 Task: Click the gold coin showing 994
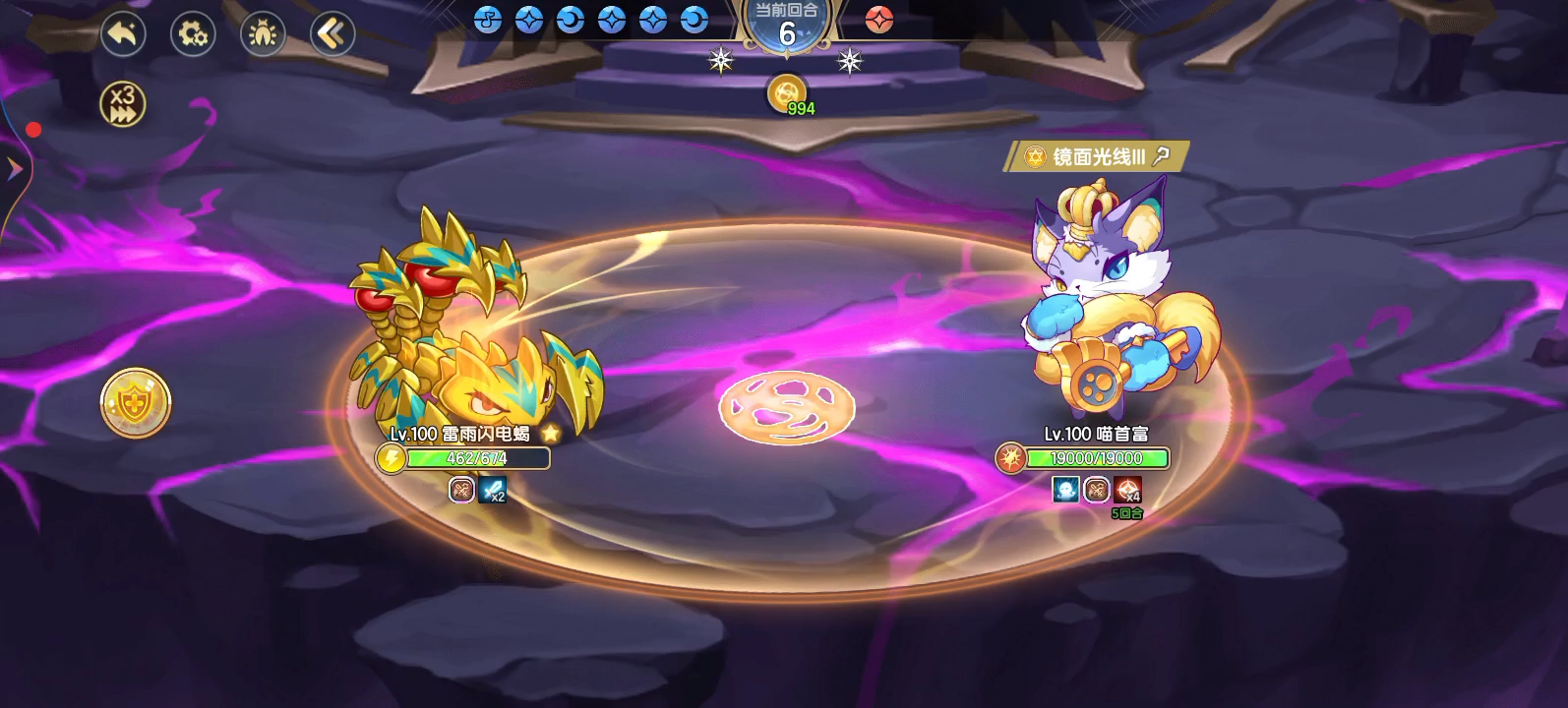point(786,93)
